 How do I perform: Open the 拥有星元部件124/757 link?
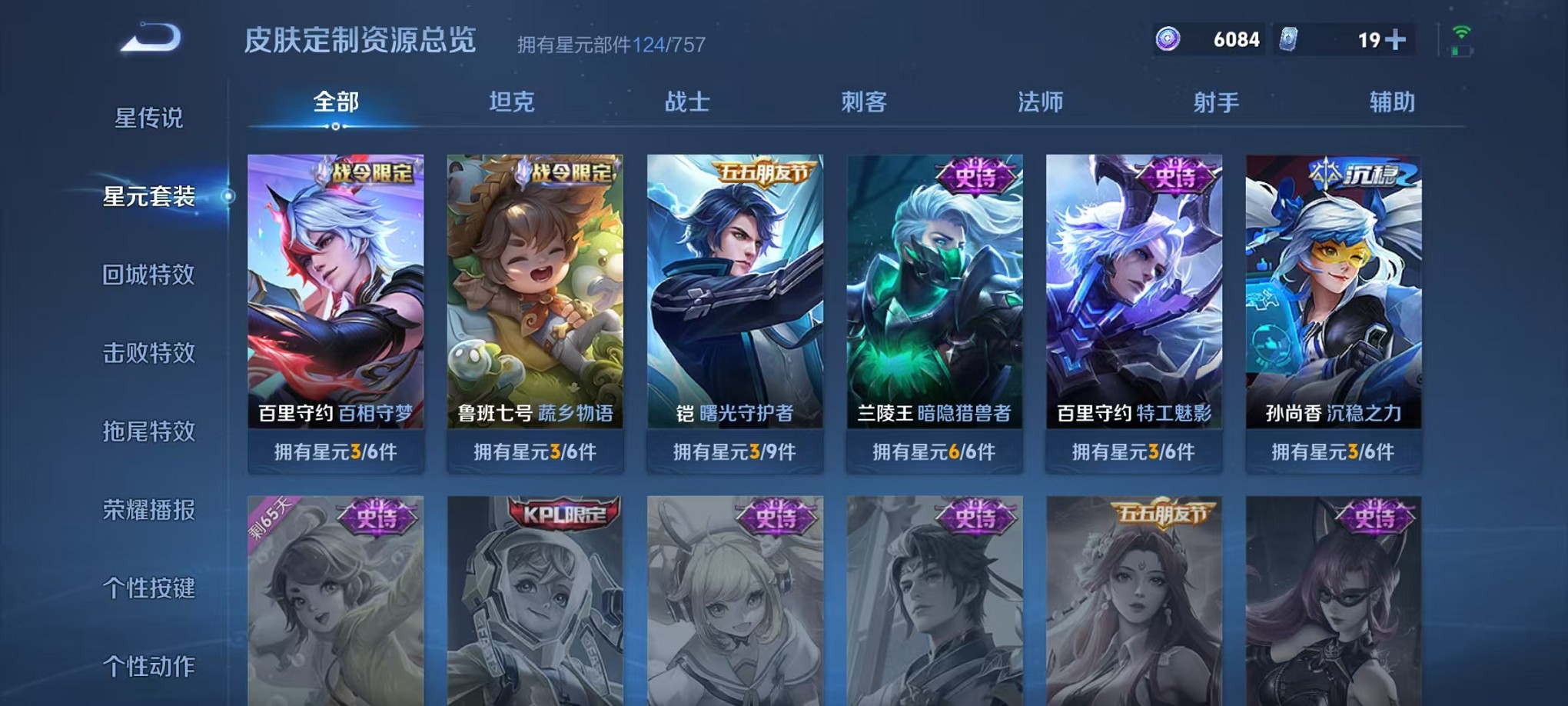611,45
